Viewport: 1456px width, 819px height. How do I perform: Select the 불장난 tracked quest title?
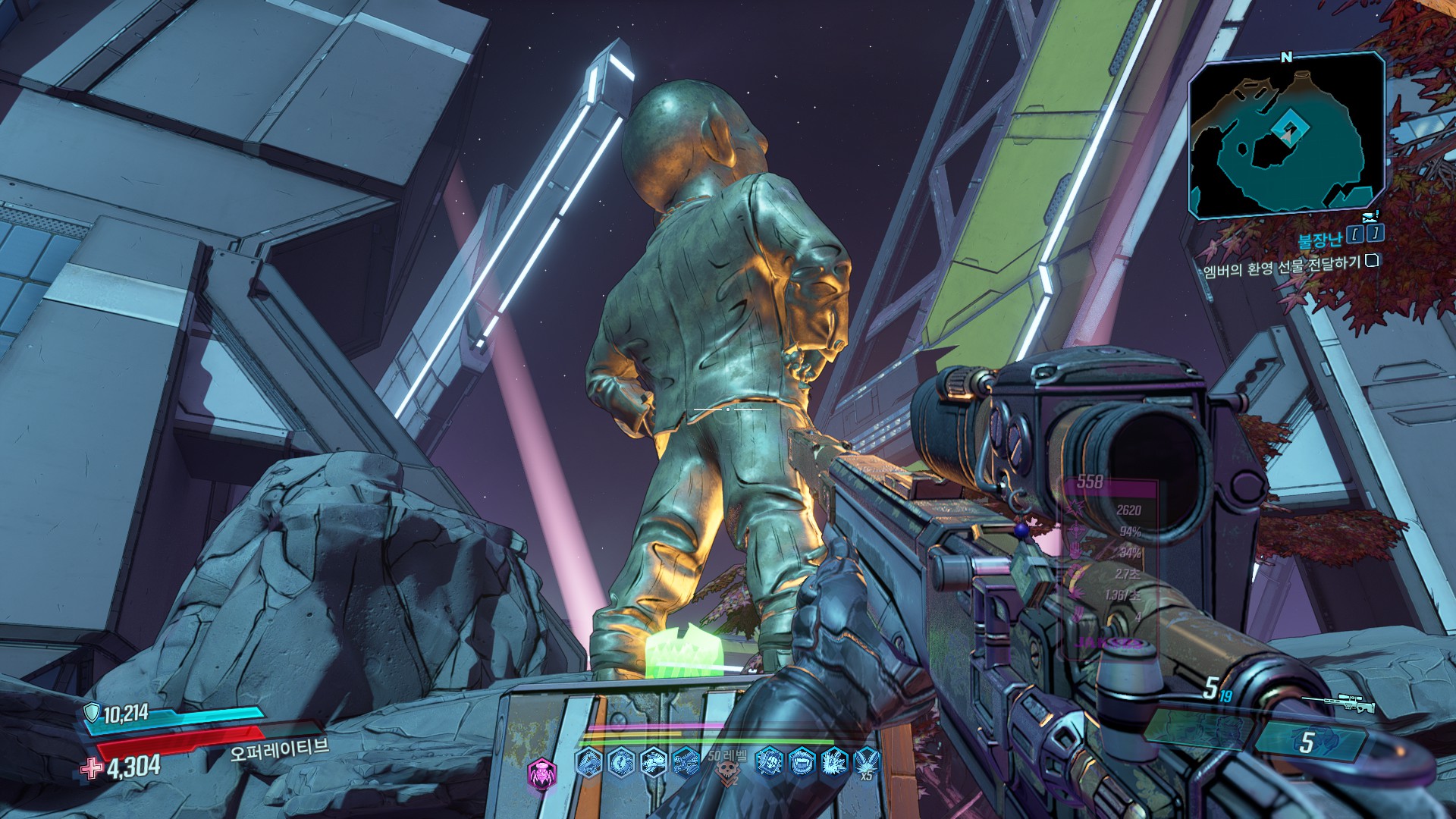click(x=1320, y=240)
